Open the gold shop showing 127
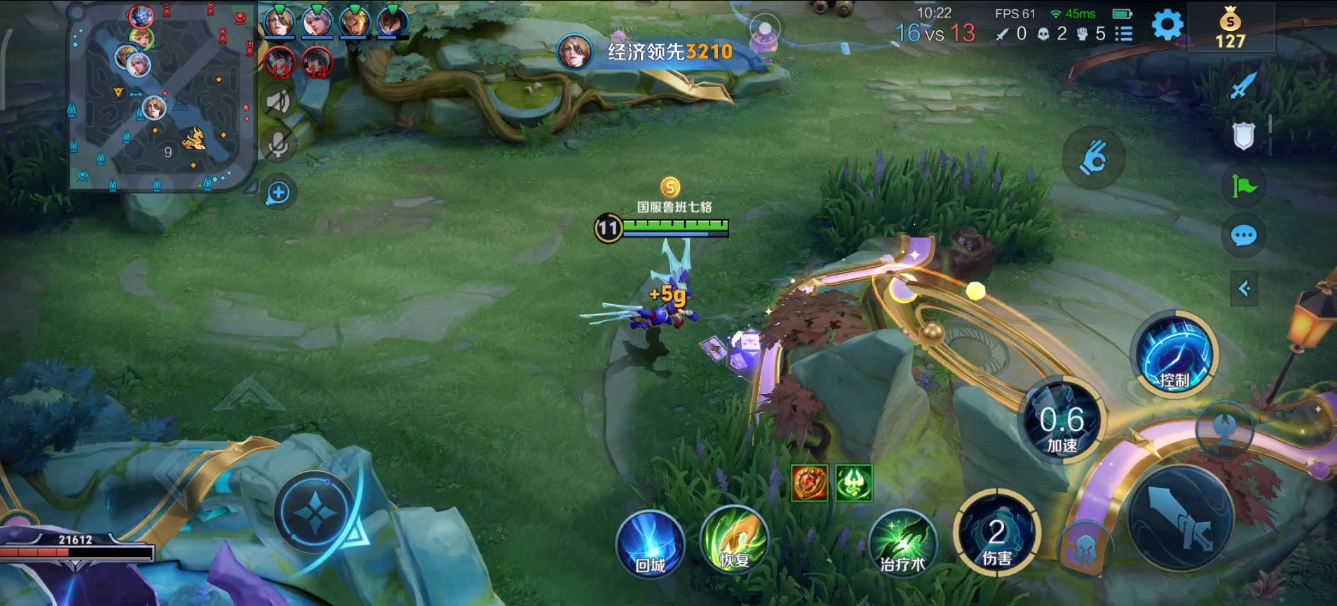The width and height of the screenshot is (1337, 606). (1230, 28)
